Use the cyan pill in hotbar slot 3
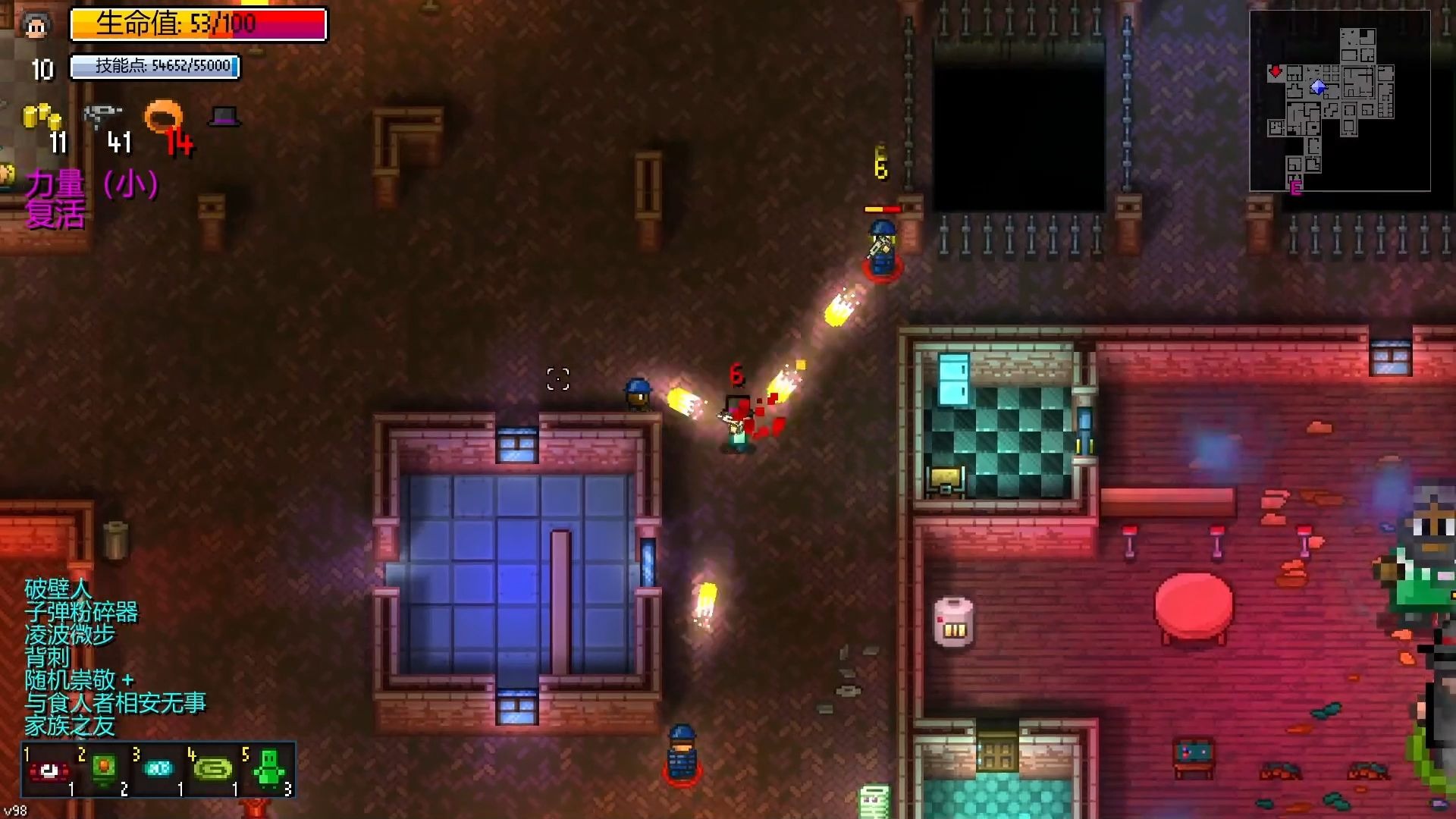This screenshot has width=1456, height=819. tap(158, 770)
